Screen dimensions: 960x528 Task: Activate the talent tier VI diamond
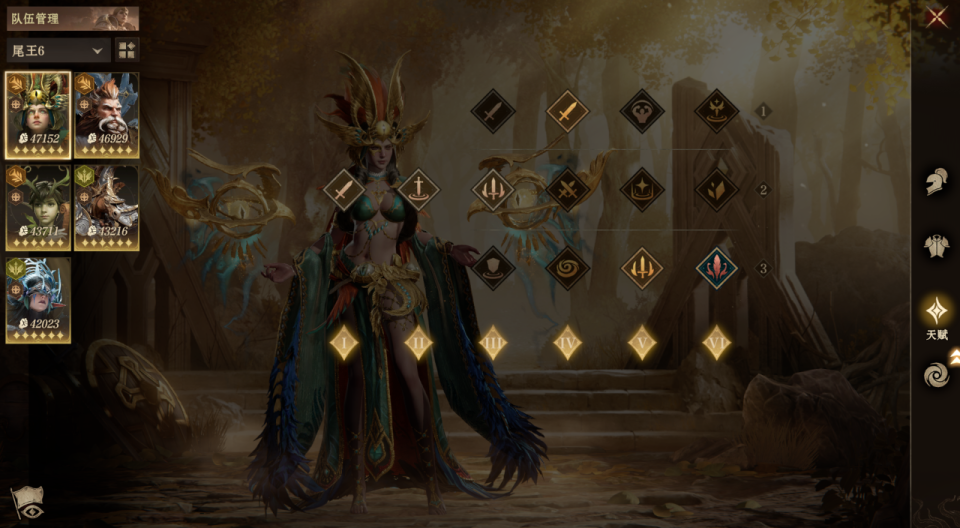(716, 343)
